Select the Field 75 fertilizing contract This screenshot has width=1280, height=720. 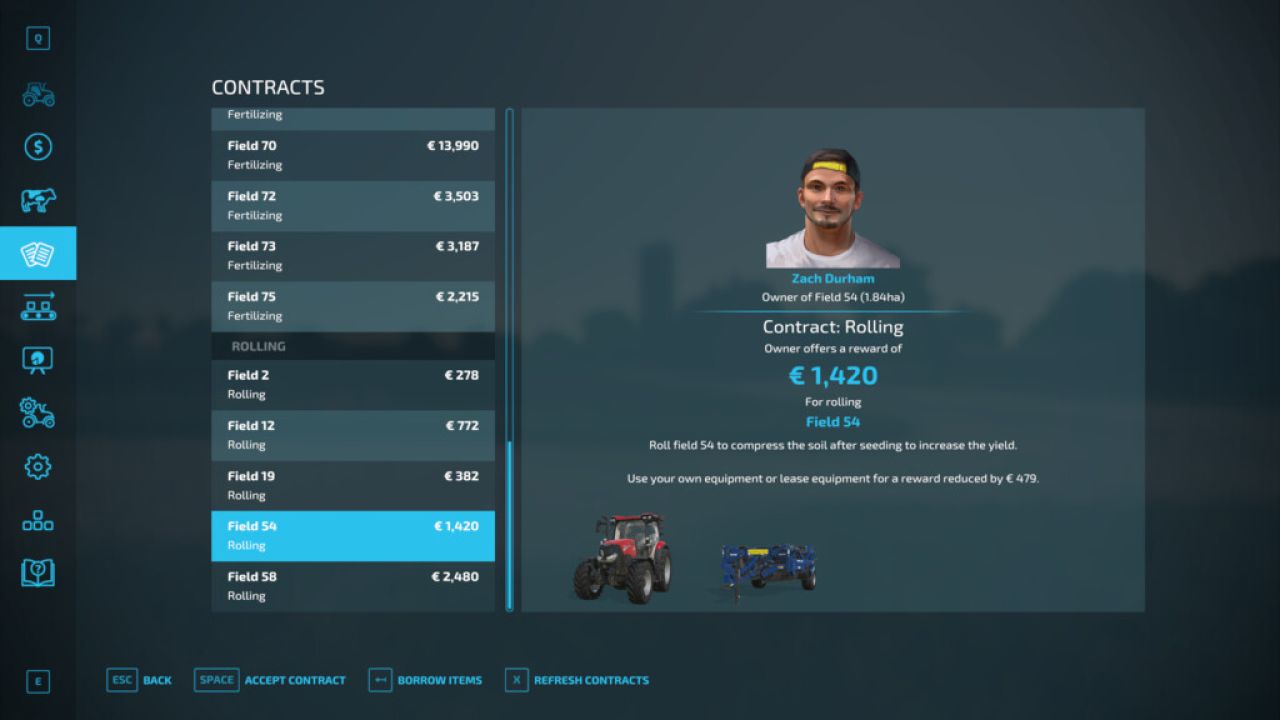coord(352,306)
